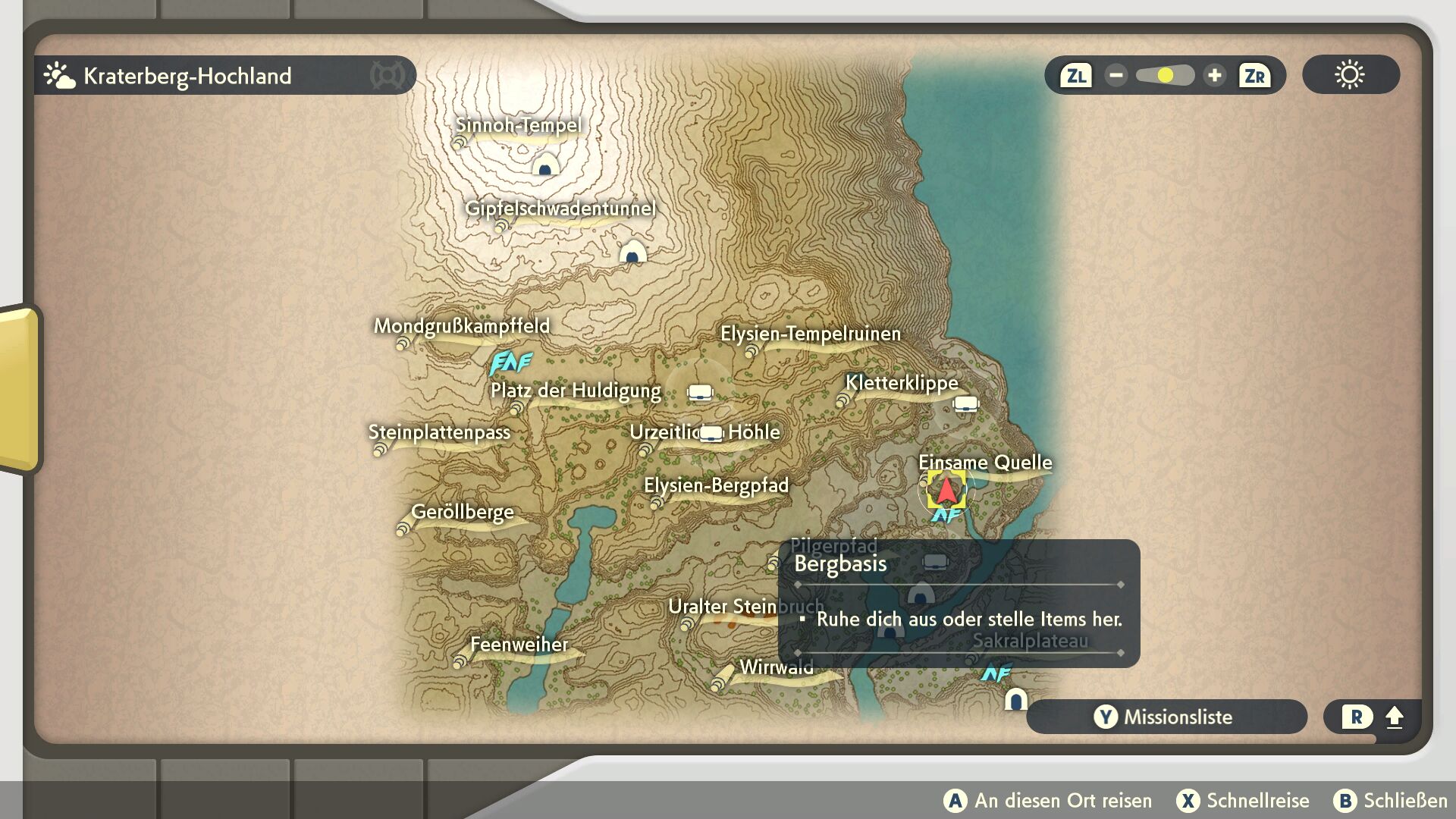Zoom out the map with the minus button
This screenshot has height=819, width=1456.
[1116, 76]
